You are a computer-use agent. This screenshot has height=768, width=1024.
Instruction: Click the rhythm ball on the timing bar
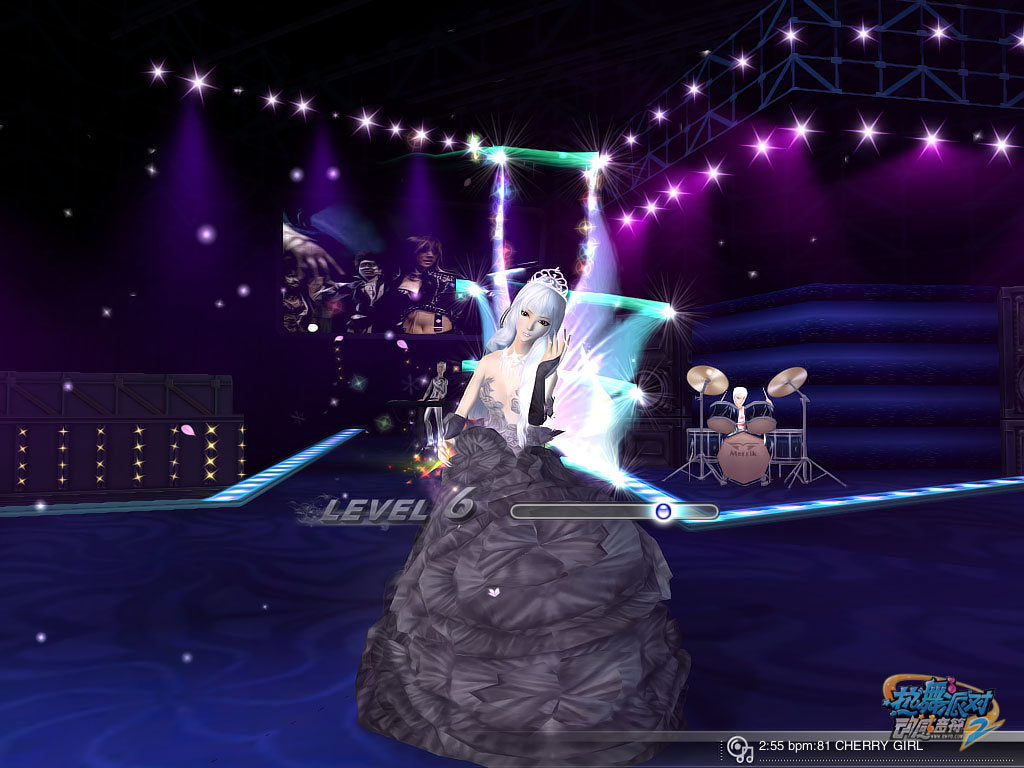[x=662, y=511]
